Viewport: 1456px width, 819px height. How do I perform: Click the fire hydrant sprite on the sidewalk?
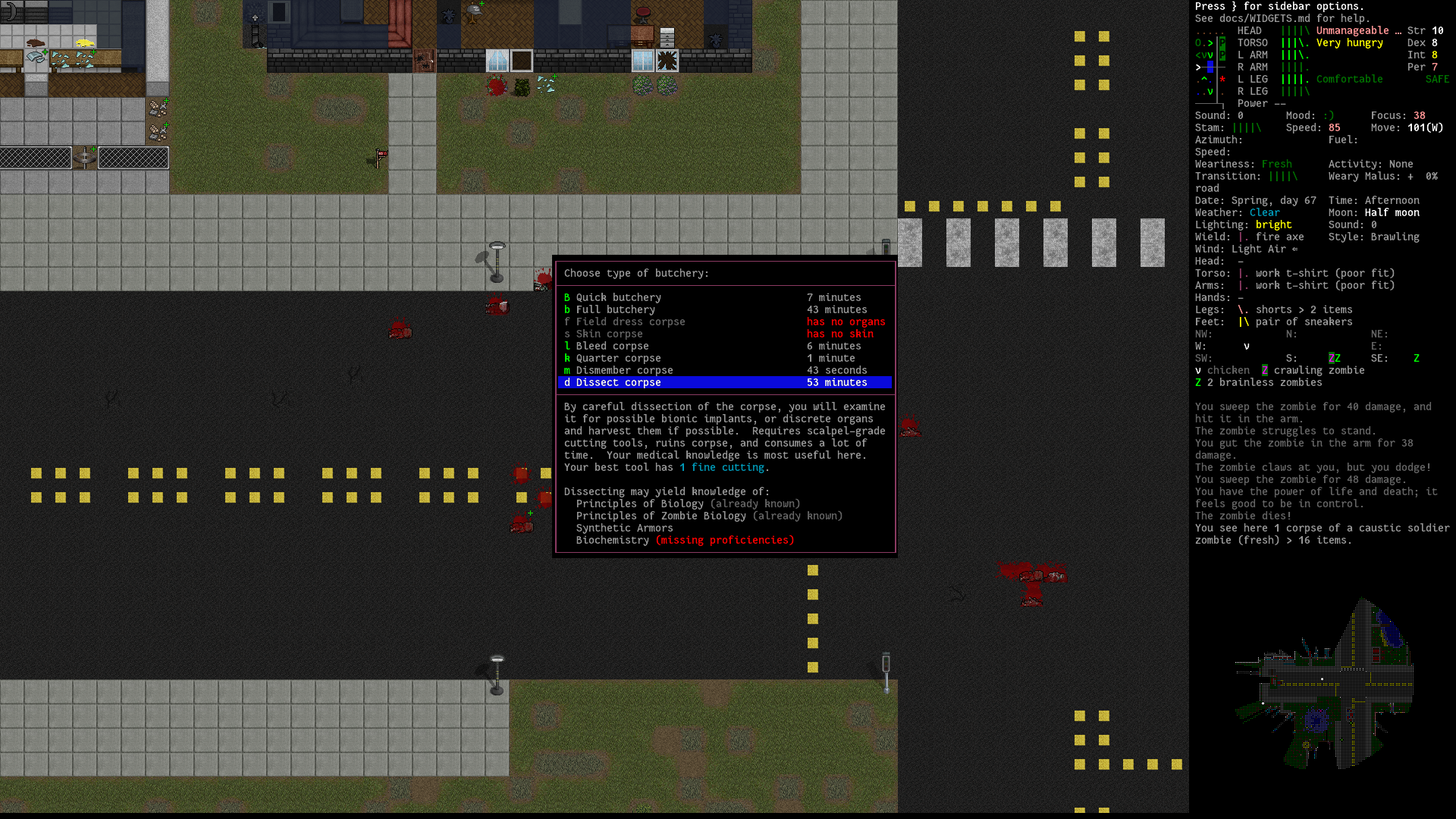[x=885, y=246]
